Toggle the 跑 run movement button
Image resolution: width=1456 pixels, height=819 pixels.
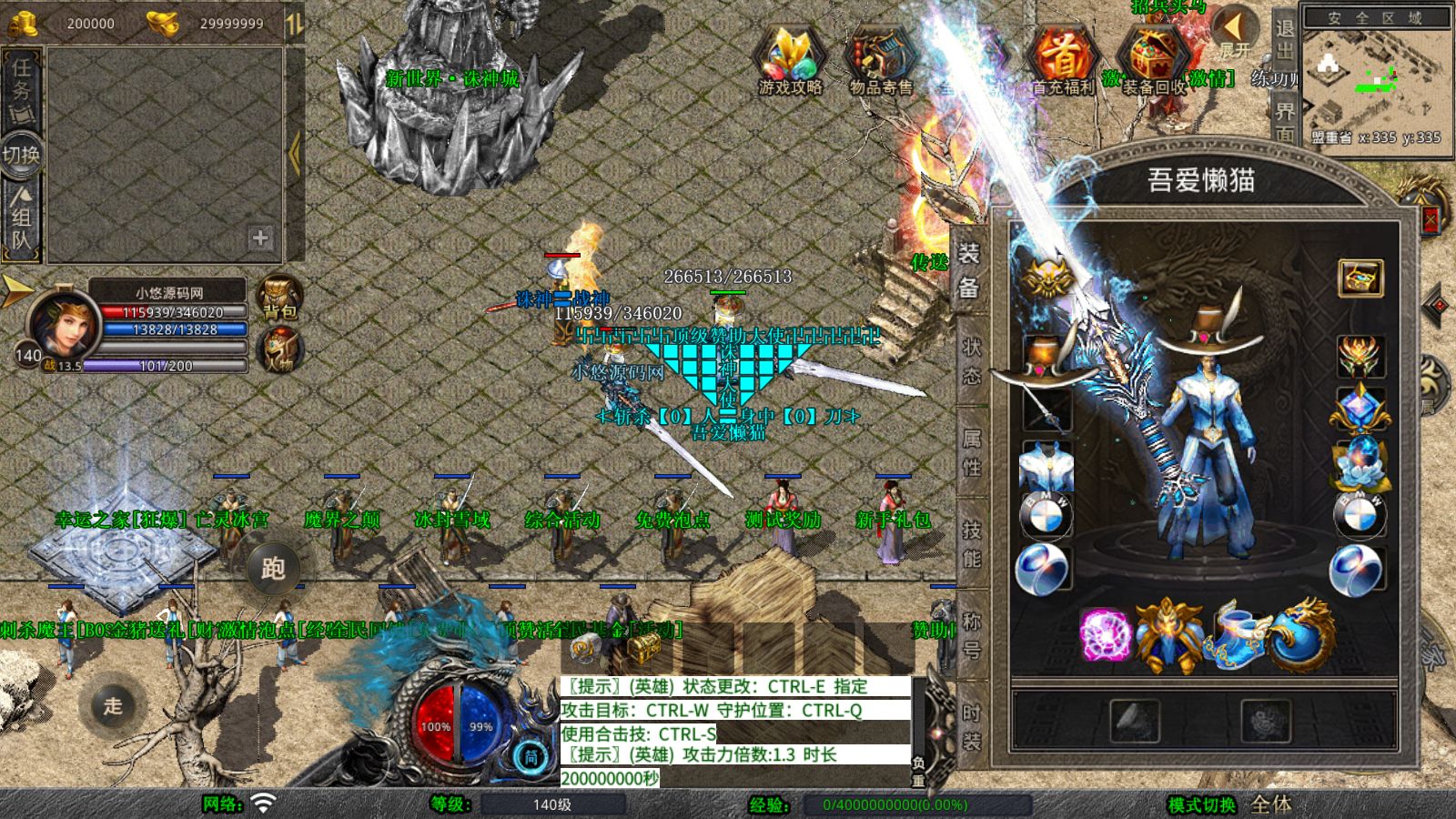(273, 569)
